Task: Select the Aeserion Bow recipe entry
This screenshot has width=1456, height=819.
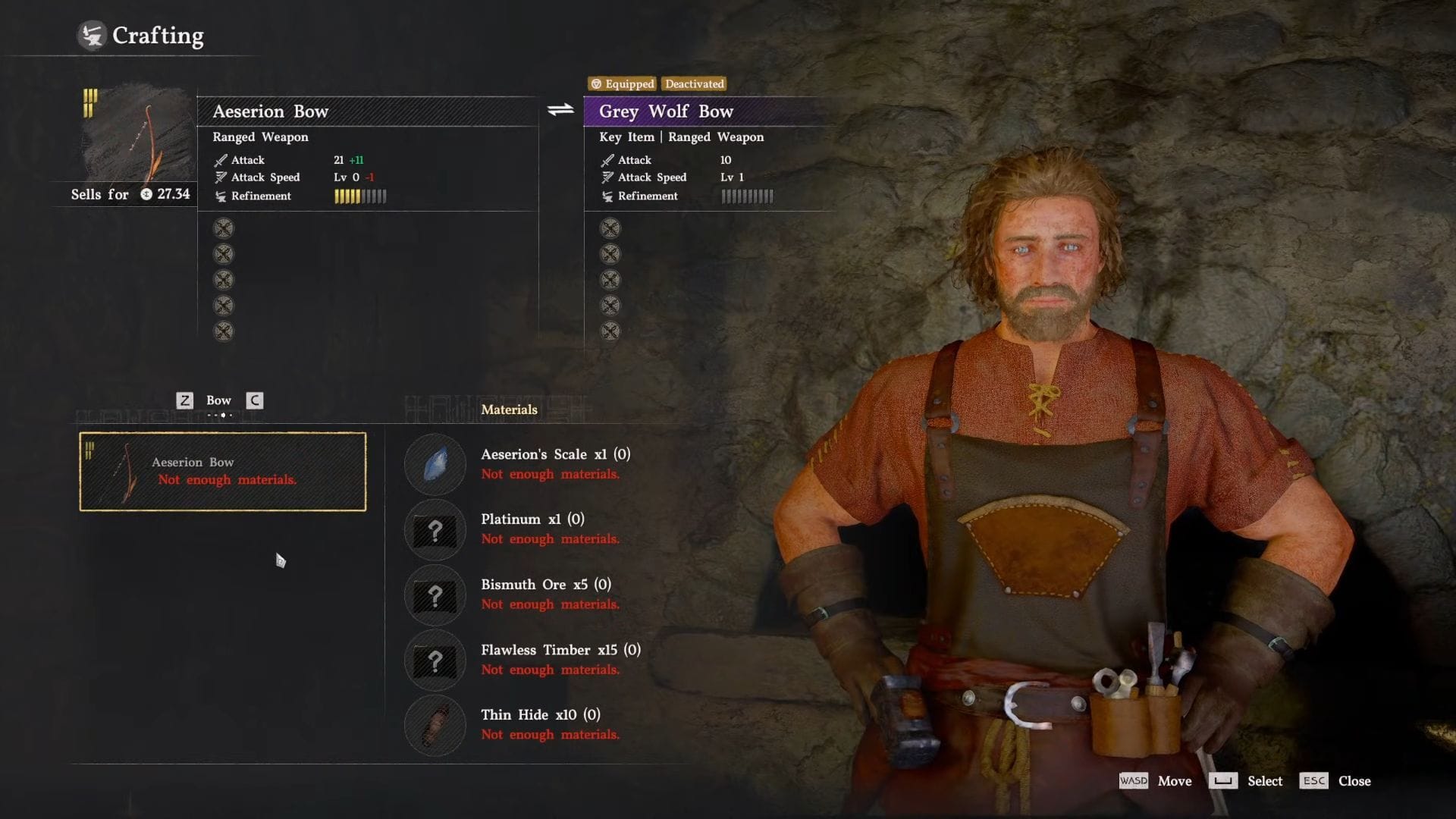Action: point(223,471)
